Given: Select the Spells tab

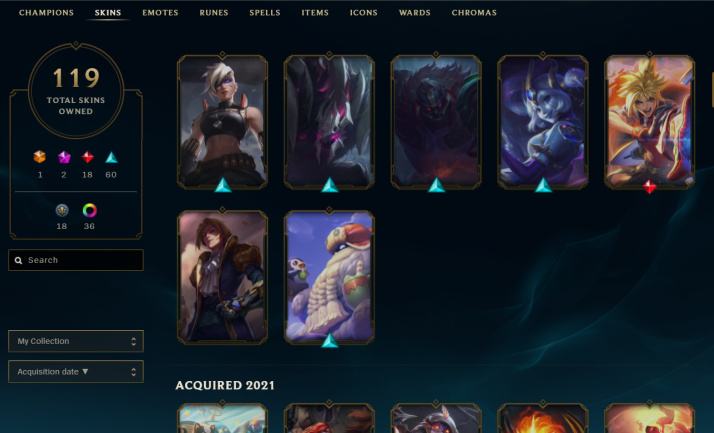Looking at the screenshot, I should [264, 13].
